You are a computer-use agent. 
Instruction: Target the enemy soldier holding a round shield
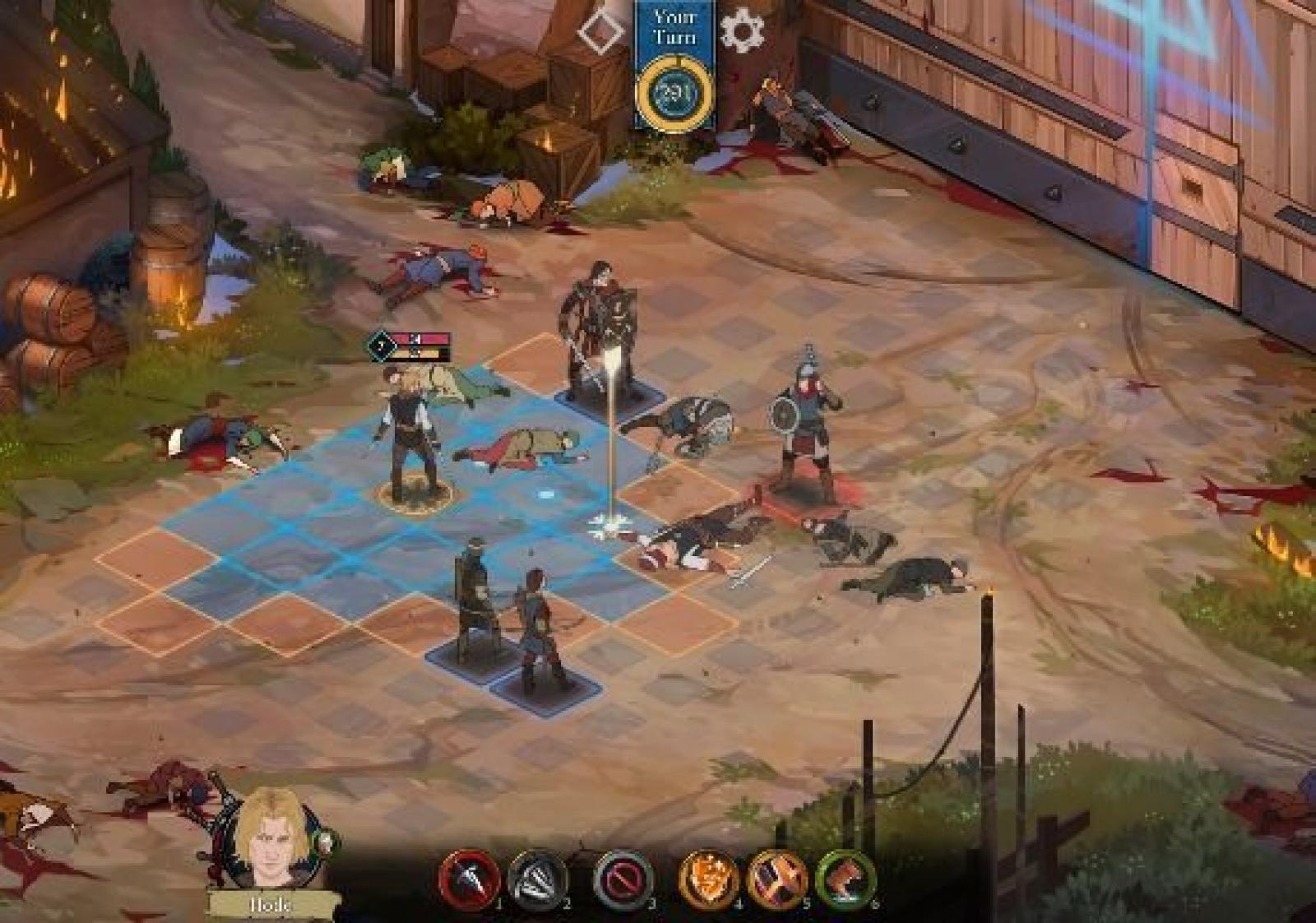(804, 428)
